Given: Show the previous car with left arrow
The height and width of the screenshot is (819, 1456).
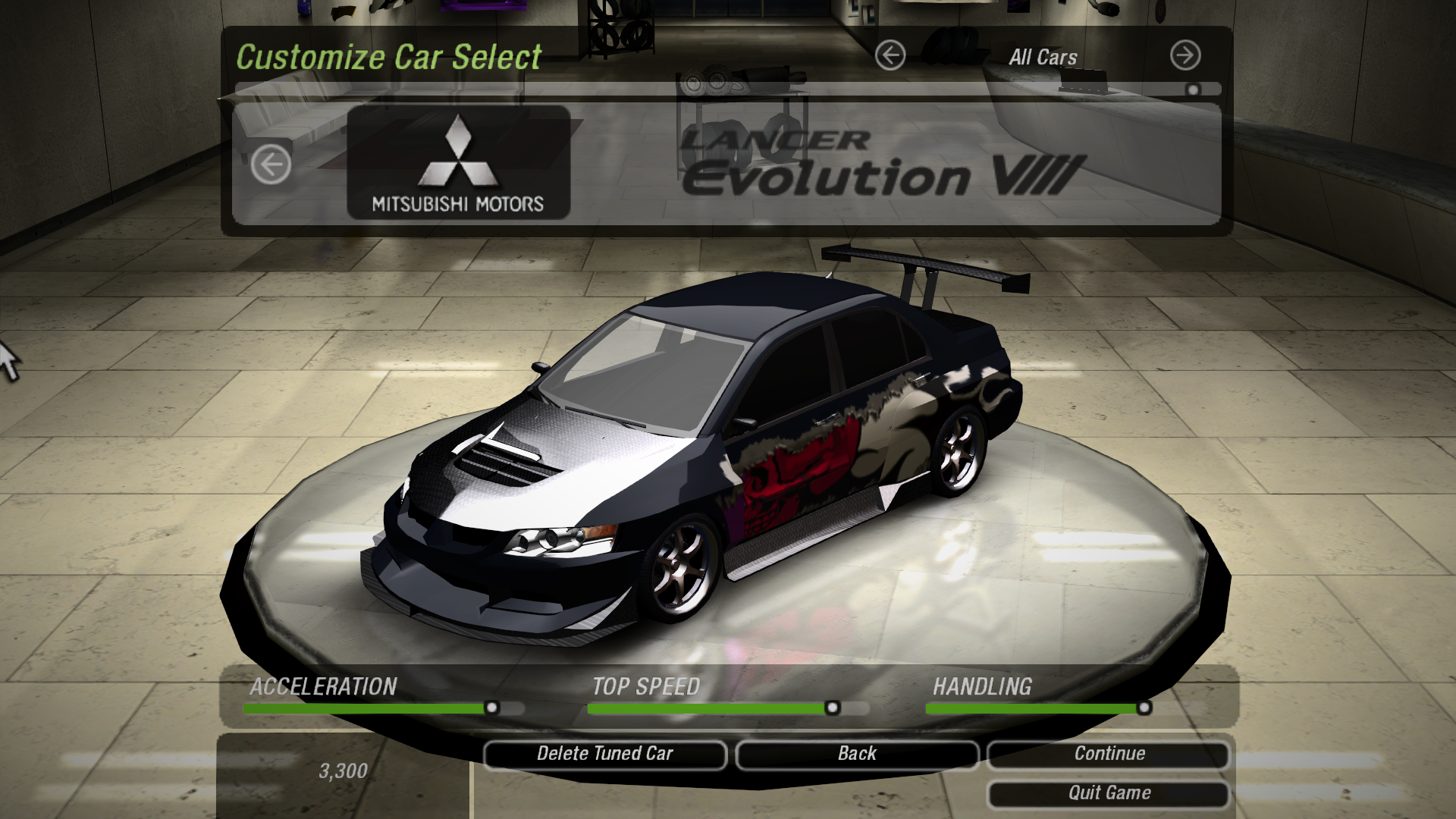Looking at the screenshot, I should (x=271, y=164).
